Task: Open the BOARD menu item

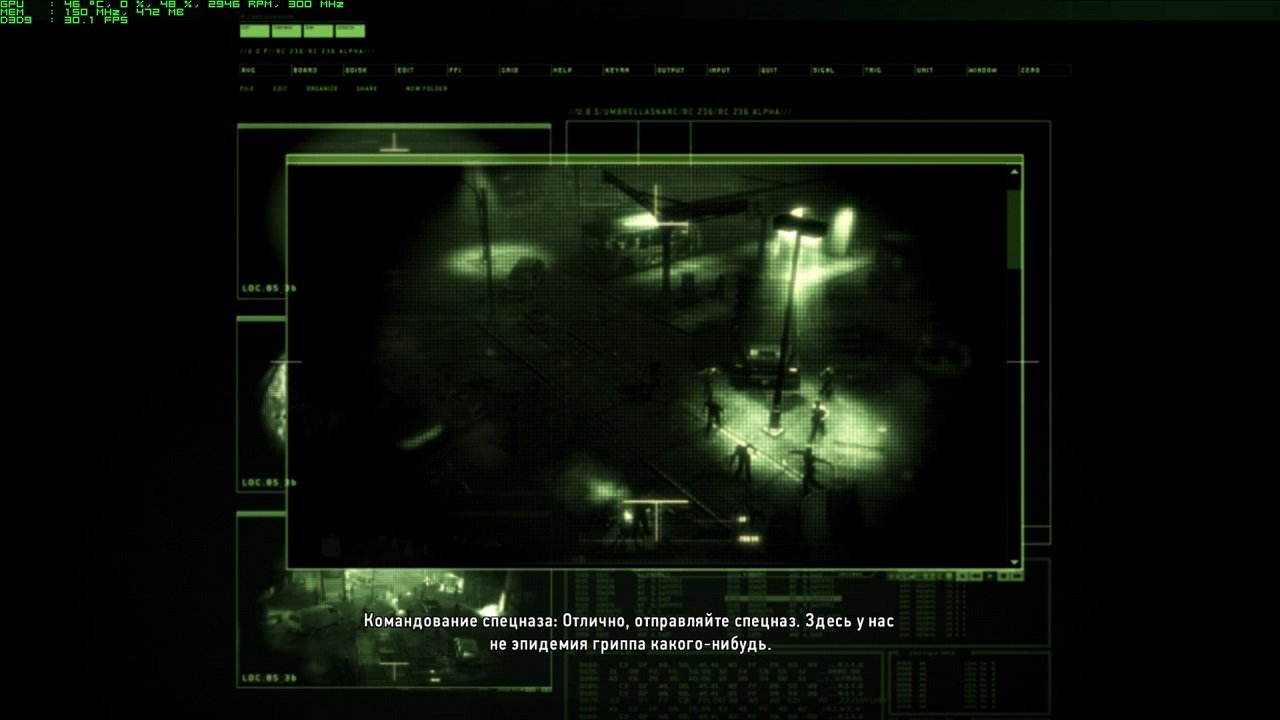Action: pos(305,70)
